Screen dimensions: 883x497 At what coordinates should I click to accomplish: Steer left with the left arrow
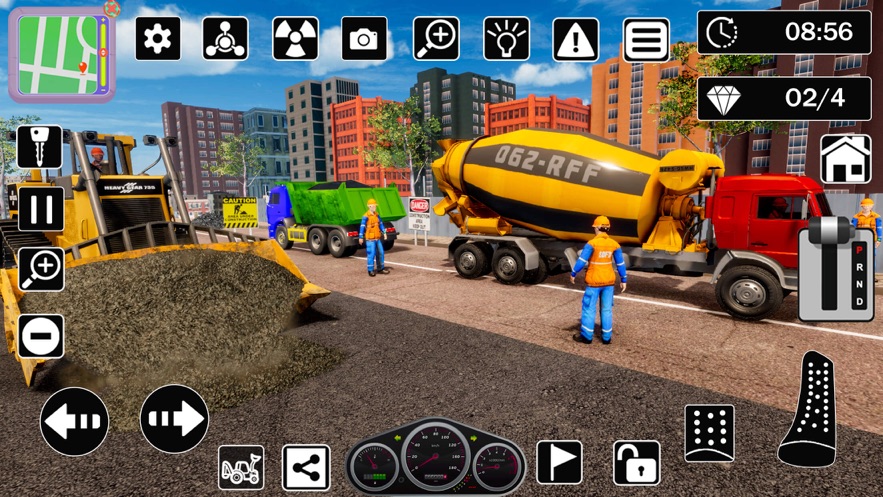point(75,421)
